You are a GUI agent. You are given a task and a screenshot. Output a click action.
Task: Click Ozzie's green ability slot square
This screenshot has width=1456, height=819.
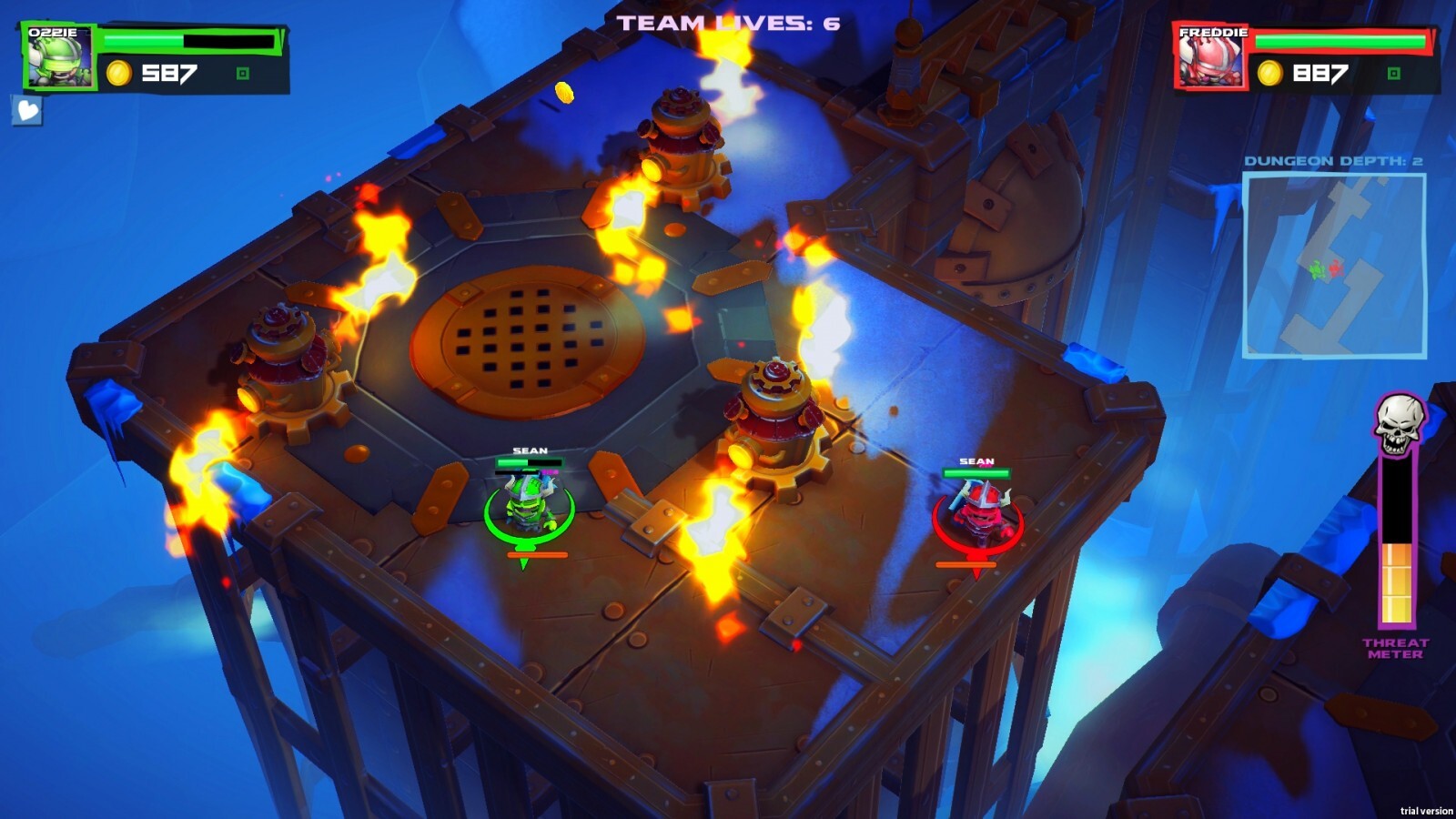[x=242, y=73]
